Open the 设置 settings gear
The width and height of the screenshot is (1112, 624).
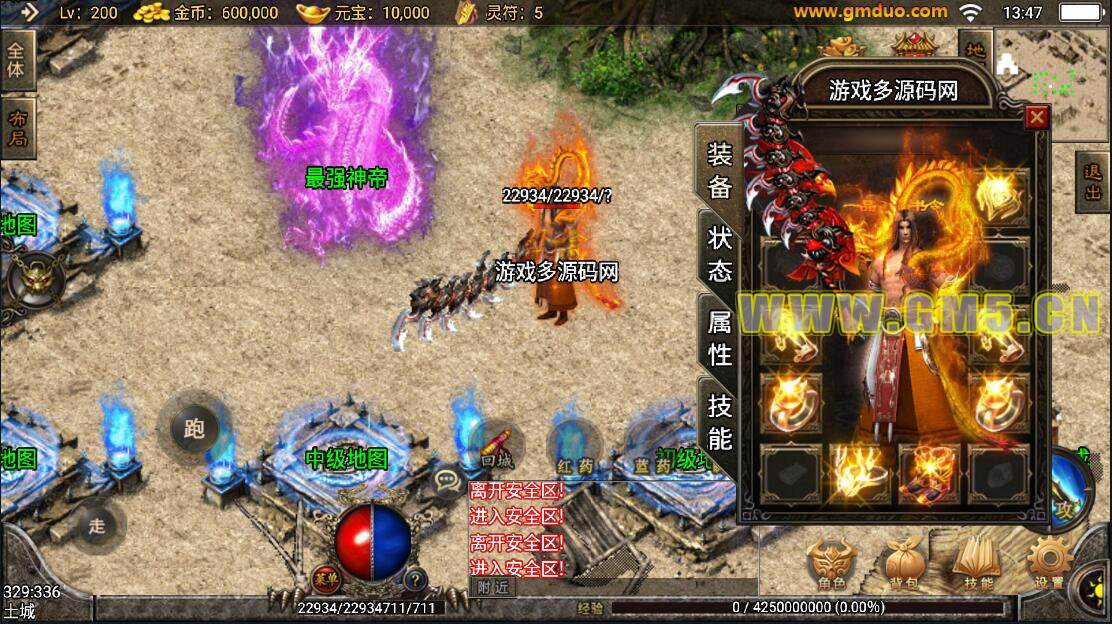(1049, 565)
